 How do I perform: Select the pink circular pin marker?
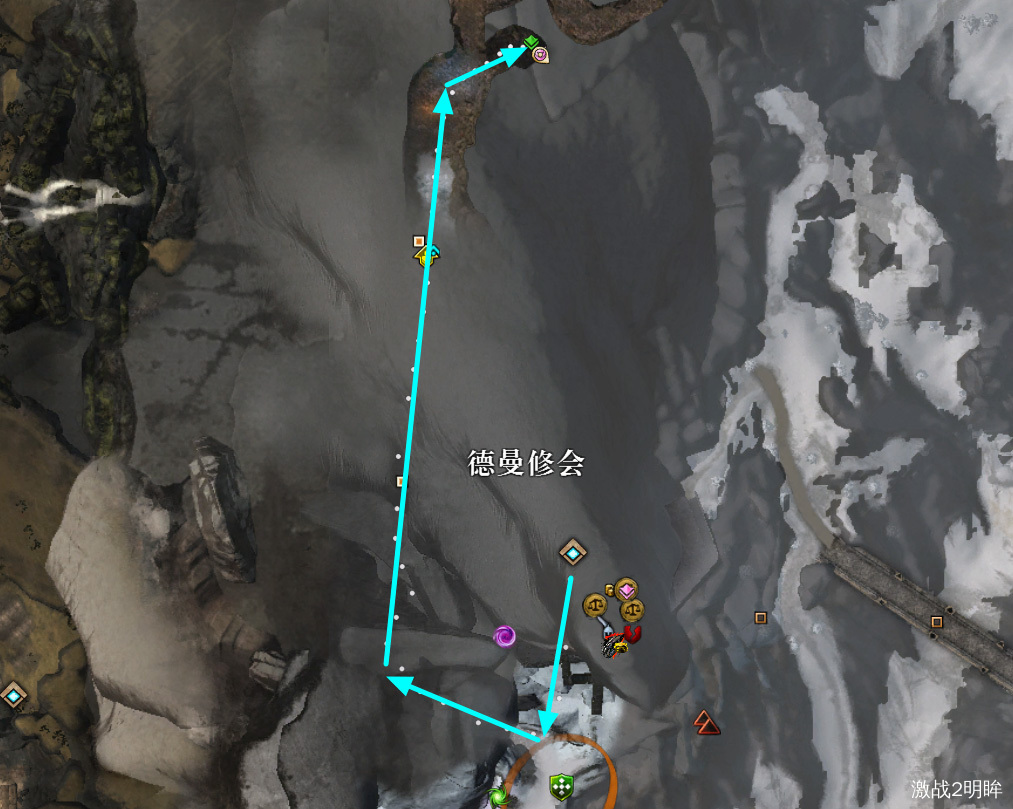tap(540, 55)
